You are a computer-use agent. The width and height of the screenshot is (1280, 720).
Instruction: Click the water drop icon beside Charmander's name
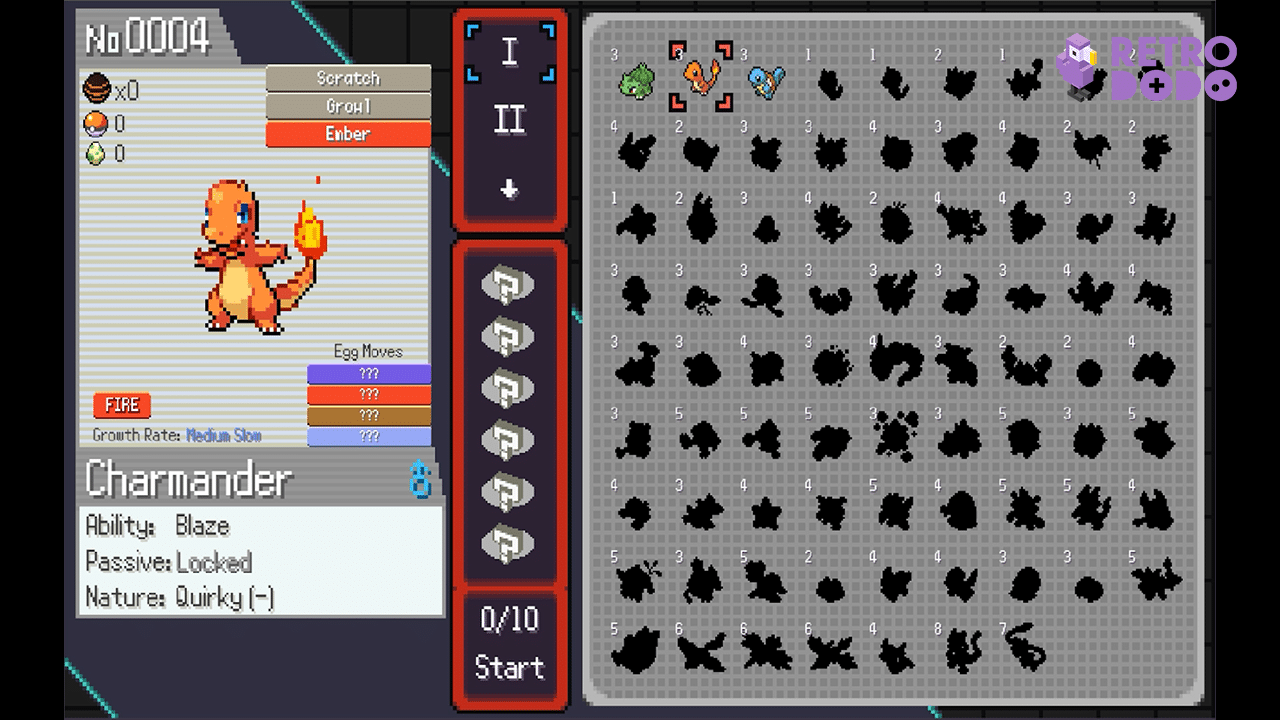pos(420,479)
